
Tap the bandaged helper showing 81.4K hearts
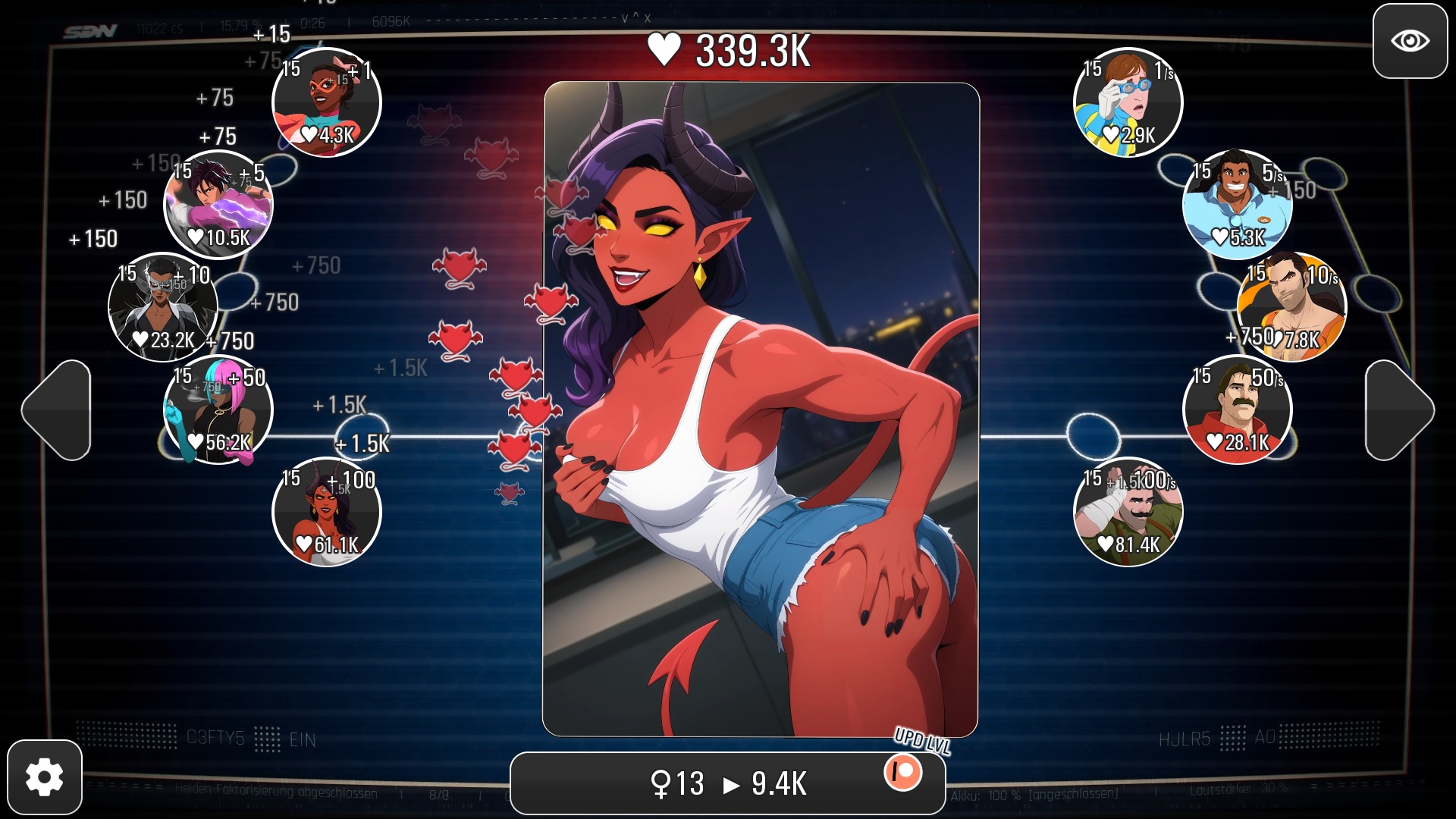coord(1129,510)
